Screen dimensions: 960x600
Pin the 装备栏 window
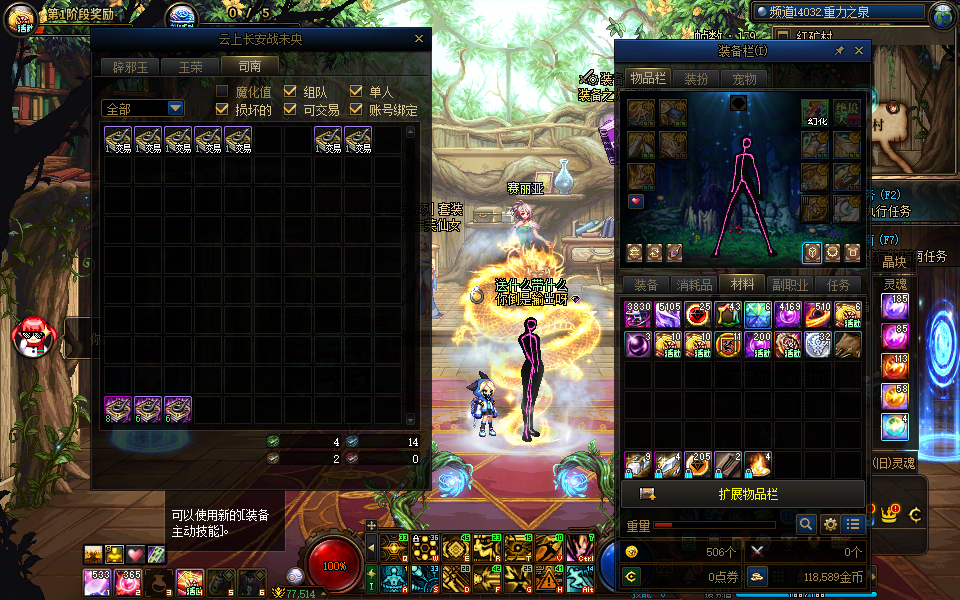[x=840, y=51]
